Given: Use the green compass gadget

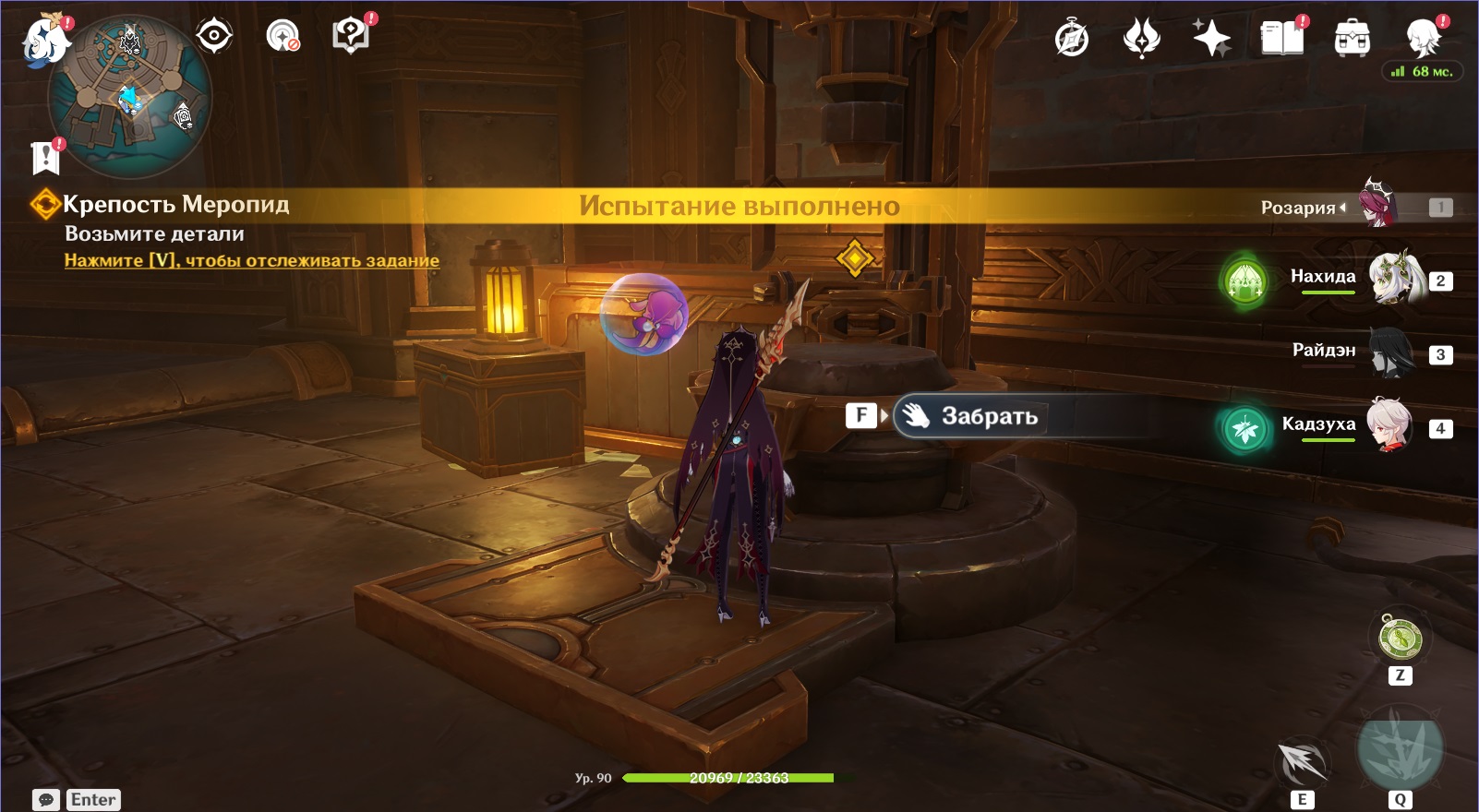Looking at the screenshot, I should pos(1400,638).
